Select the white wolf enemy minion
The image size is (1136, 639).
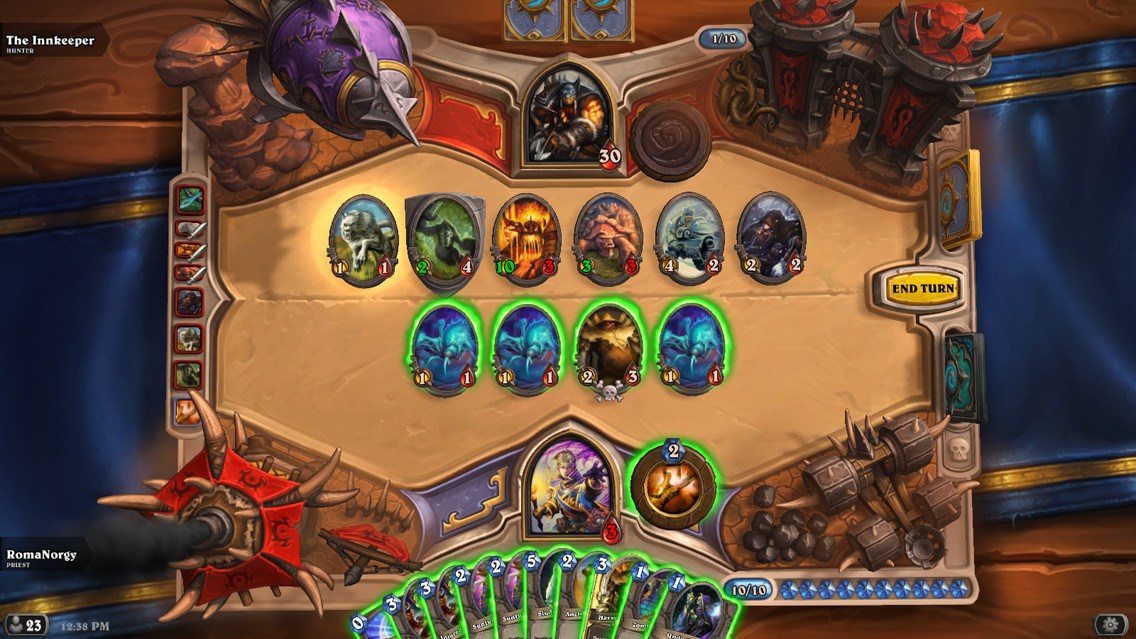363,238
